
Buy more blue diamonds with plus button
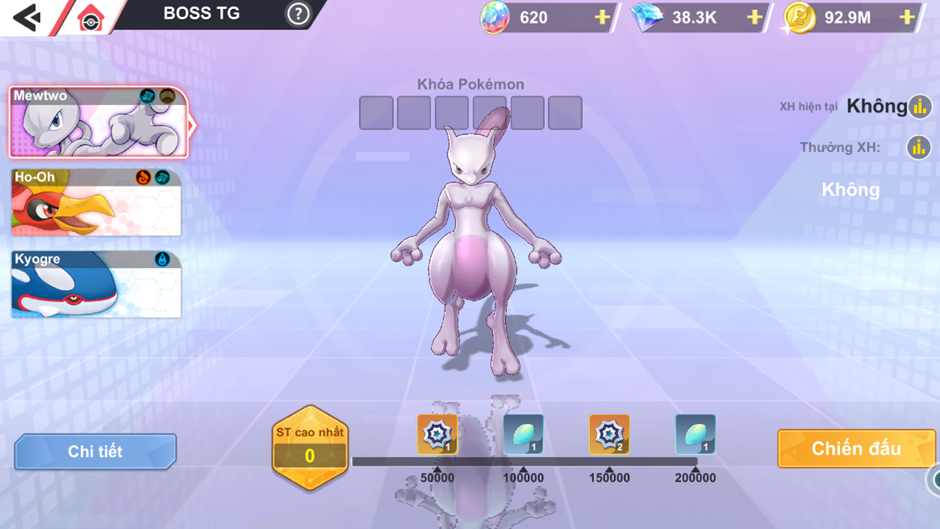tap(755, 17)
